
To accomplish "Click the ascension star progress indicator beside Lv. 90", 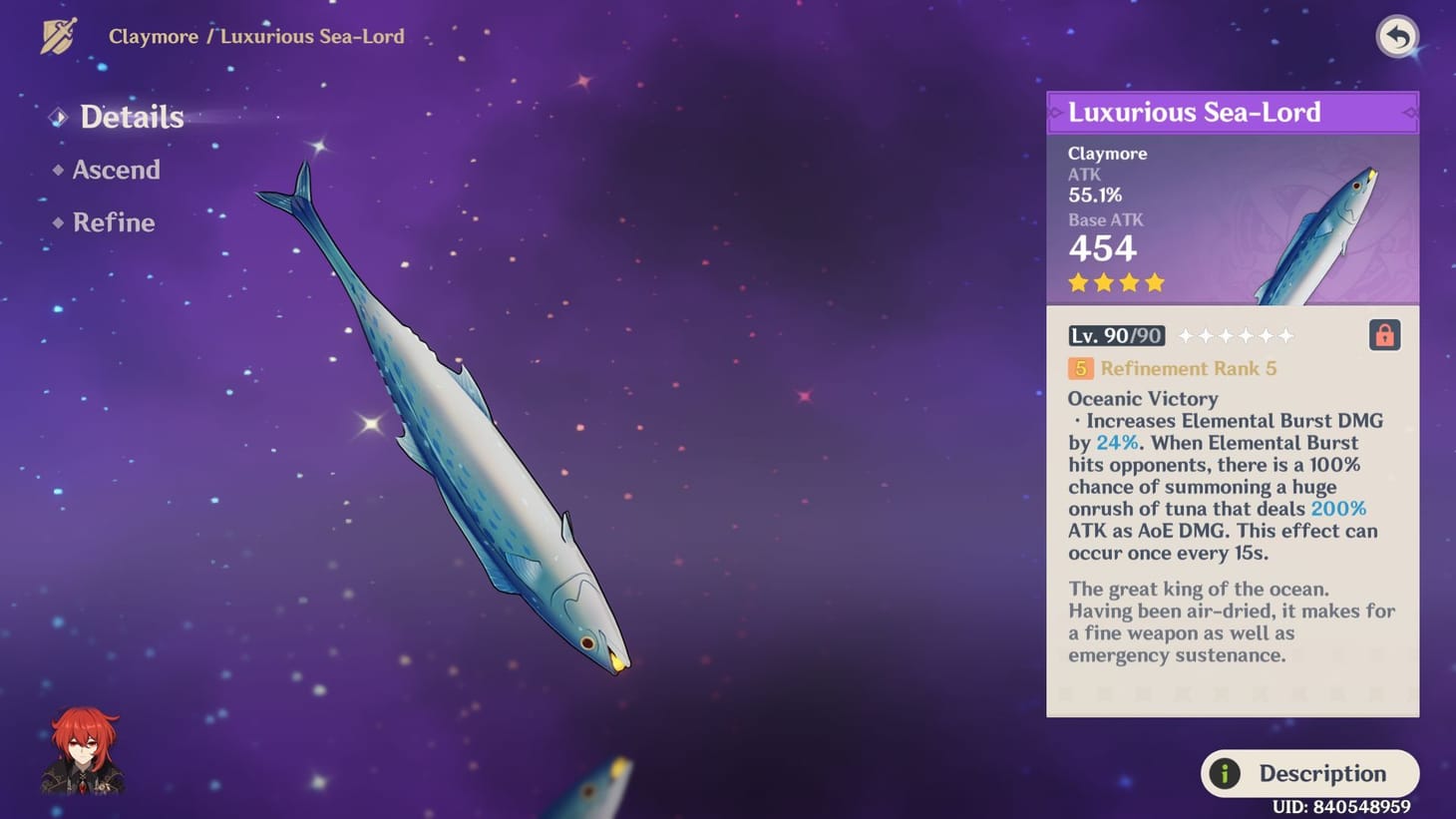I will click(1237, 335).
